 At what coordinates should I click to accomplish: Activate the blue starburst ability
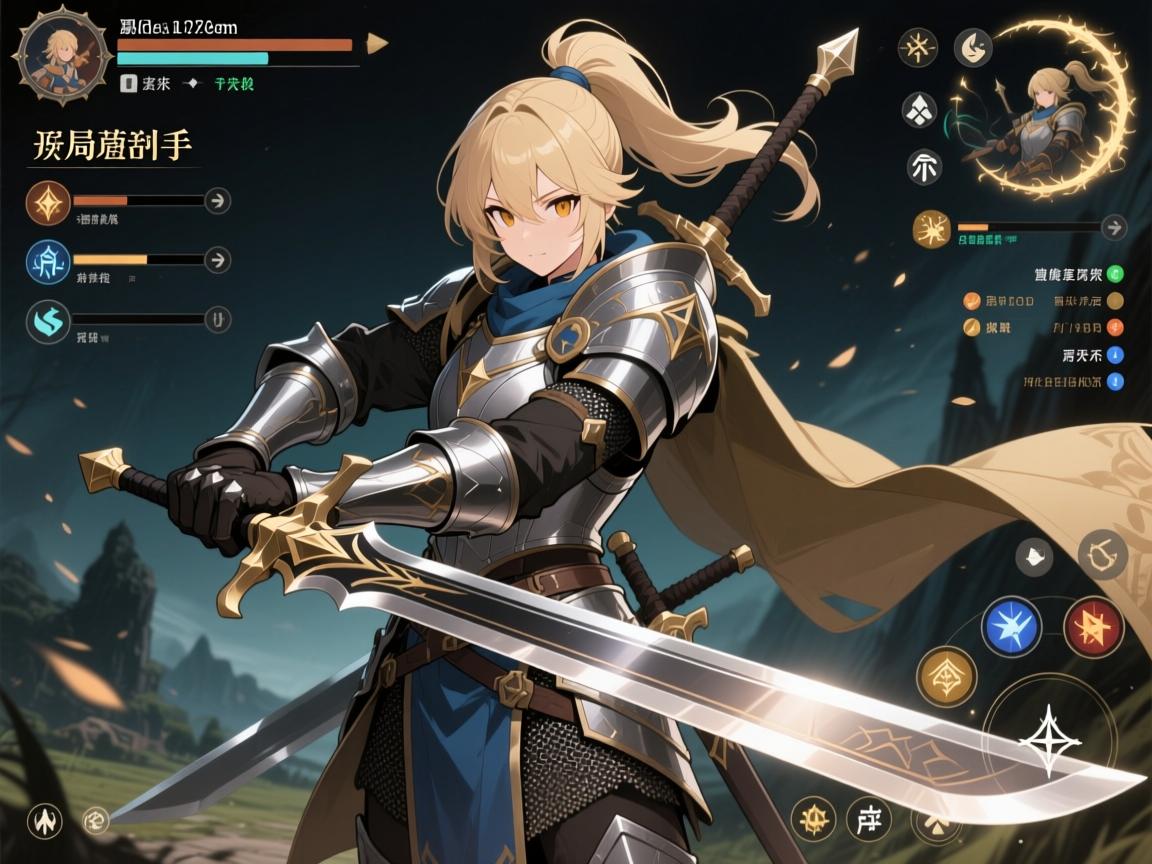1011,626
